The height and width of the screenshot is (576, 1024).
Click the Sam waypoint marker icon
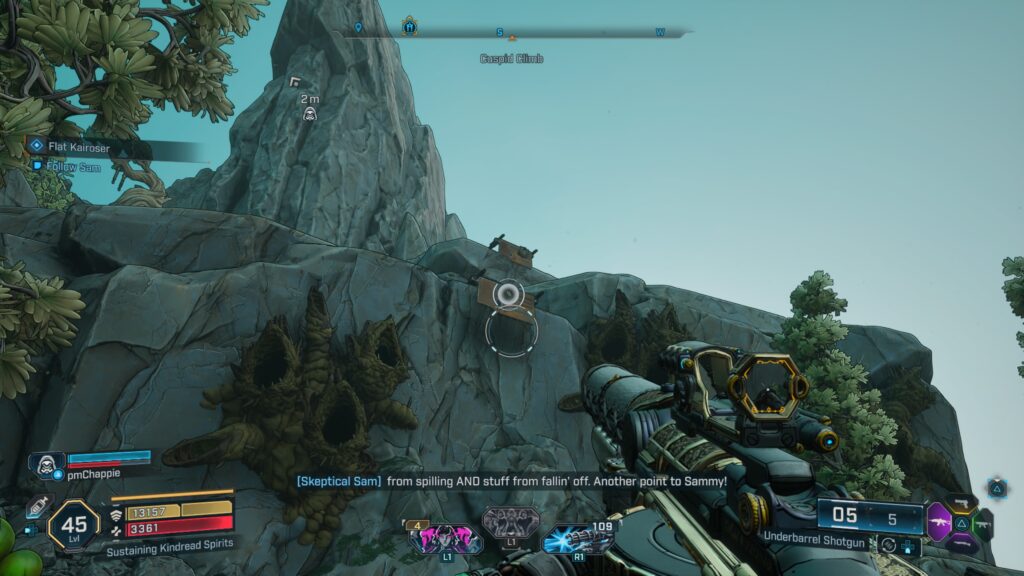pos(310,115)
